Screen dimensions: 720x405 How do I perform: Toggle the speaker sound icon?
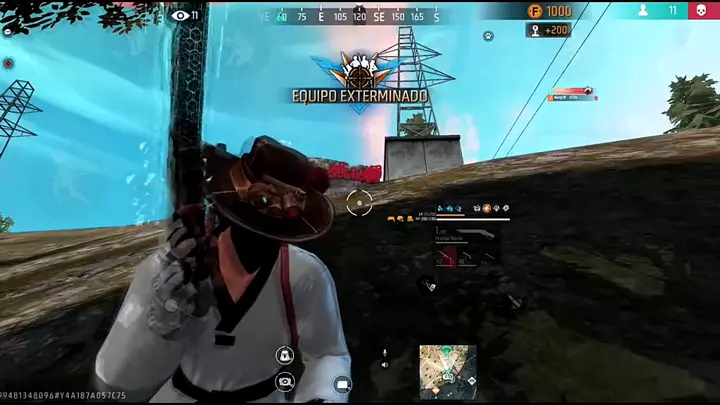[385, 365]
